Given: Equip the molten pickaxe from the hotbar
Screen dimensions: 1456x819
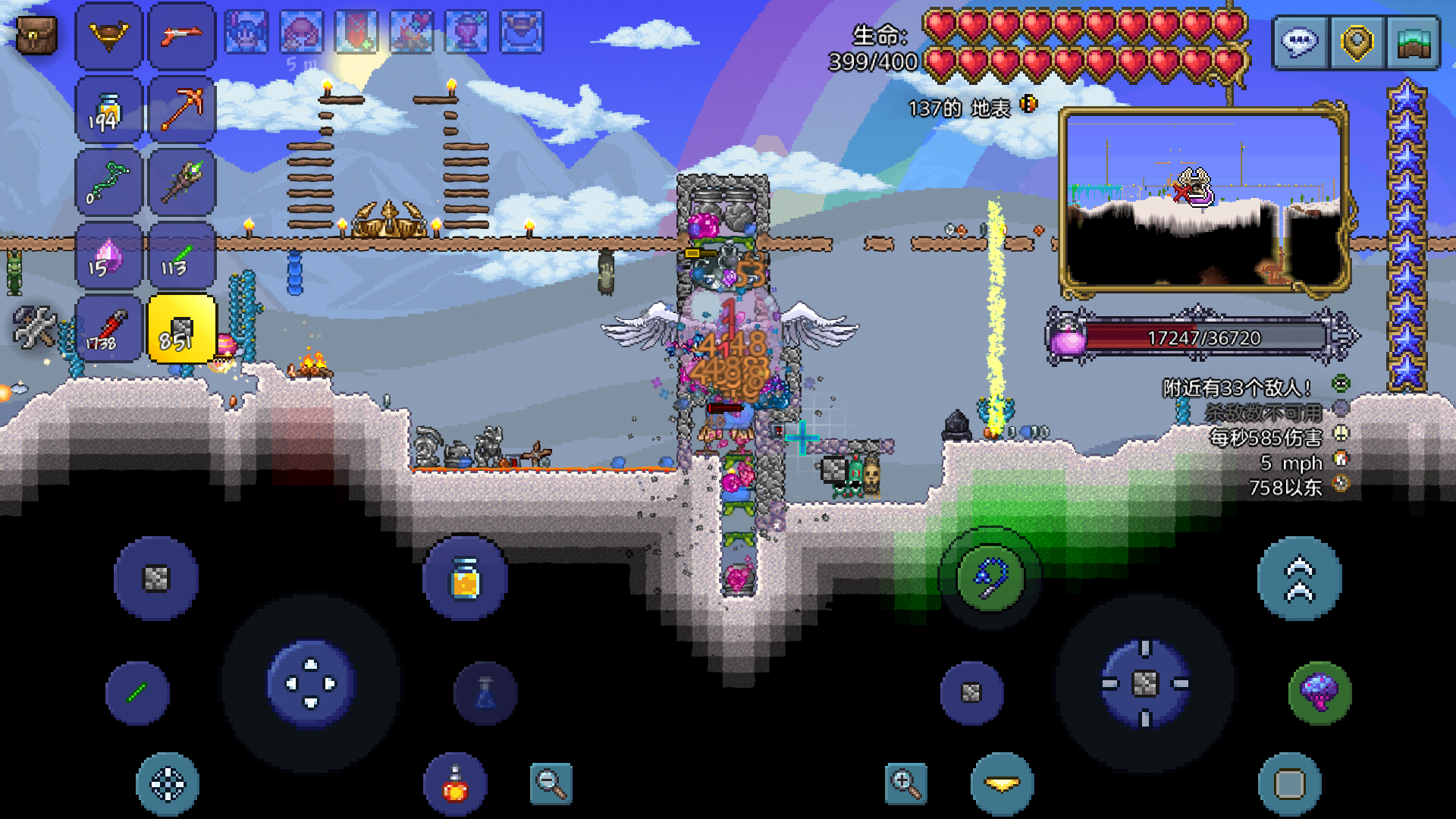Looking at the screenshot, I should coord(182,110).
